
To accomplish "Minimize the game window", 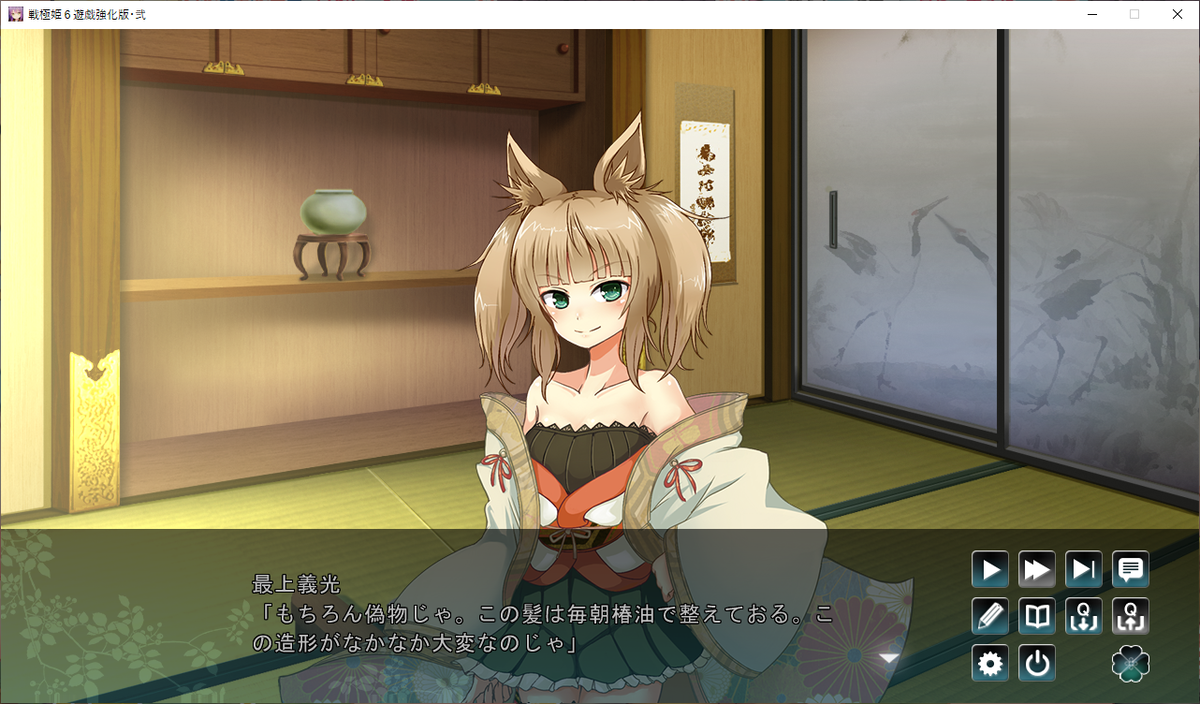I will tap(1089, 14).
